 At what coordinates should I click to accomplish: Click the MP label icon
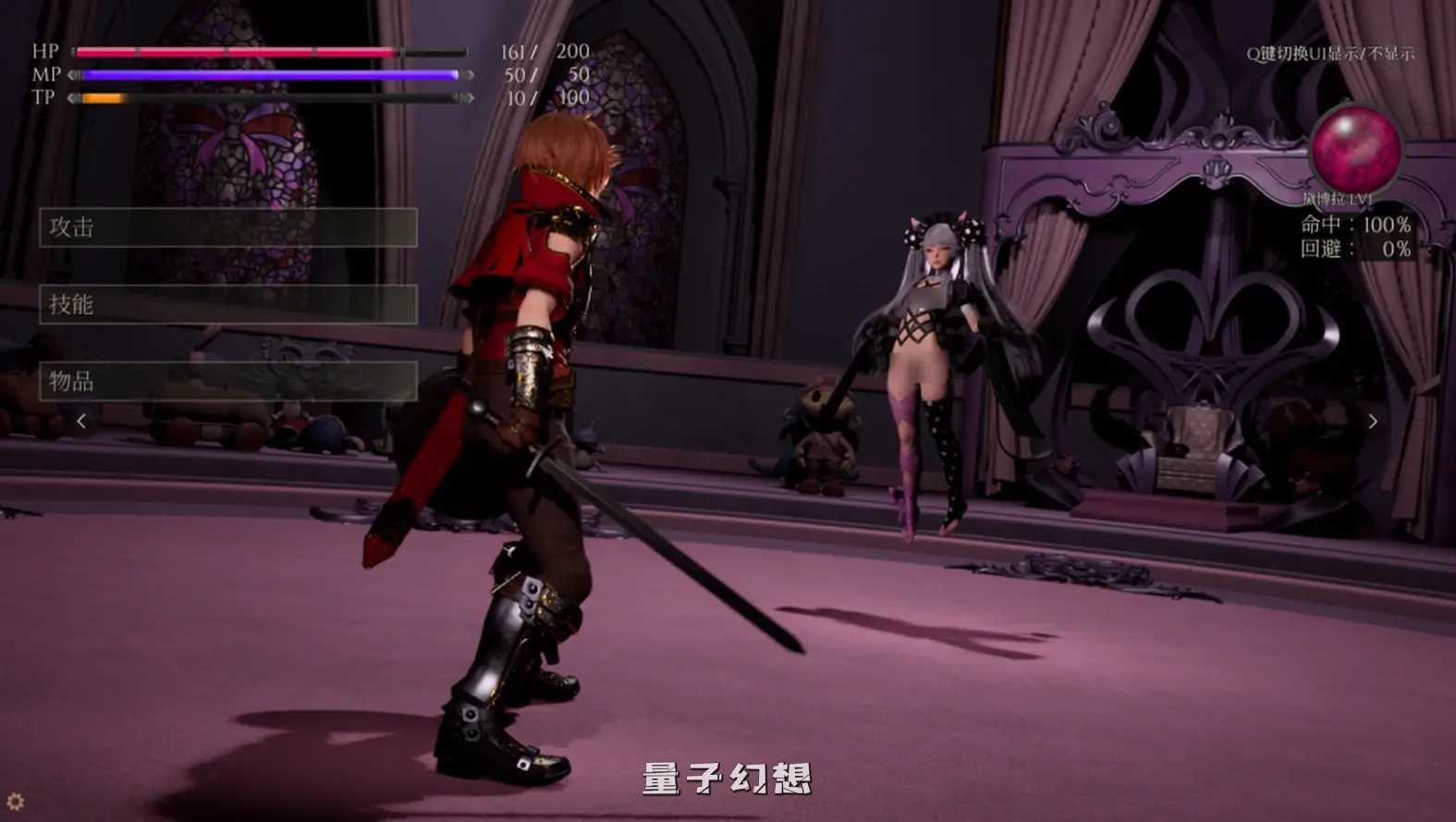click(43, 76)
